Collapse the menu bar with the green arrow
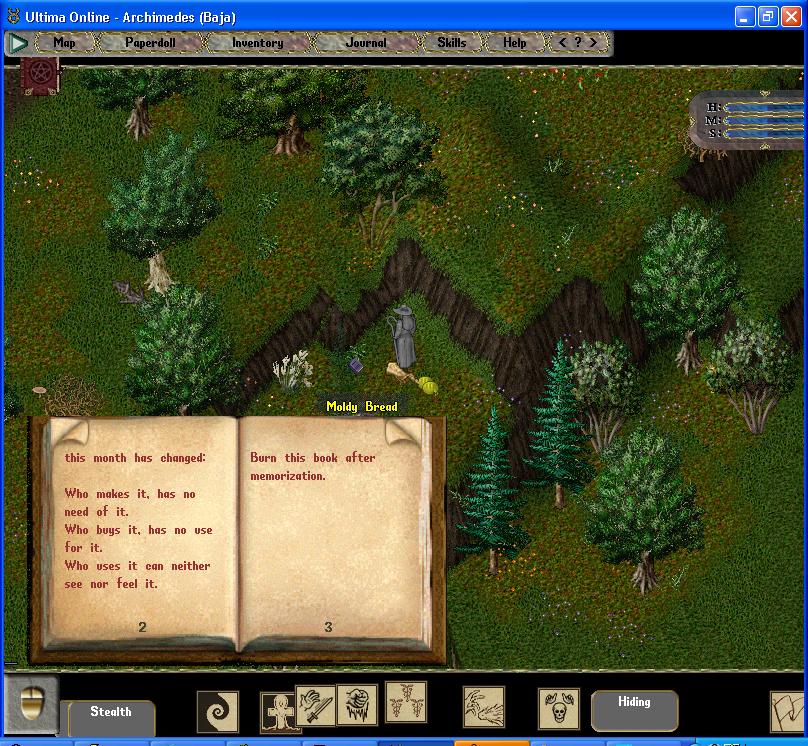The image size is (808, 746). point(18,43)
